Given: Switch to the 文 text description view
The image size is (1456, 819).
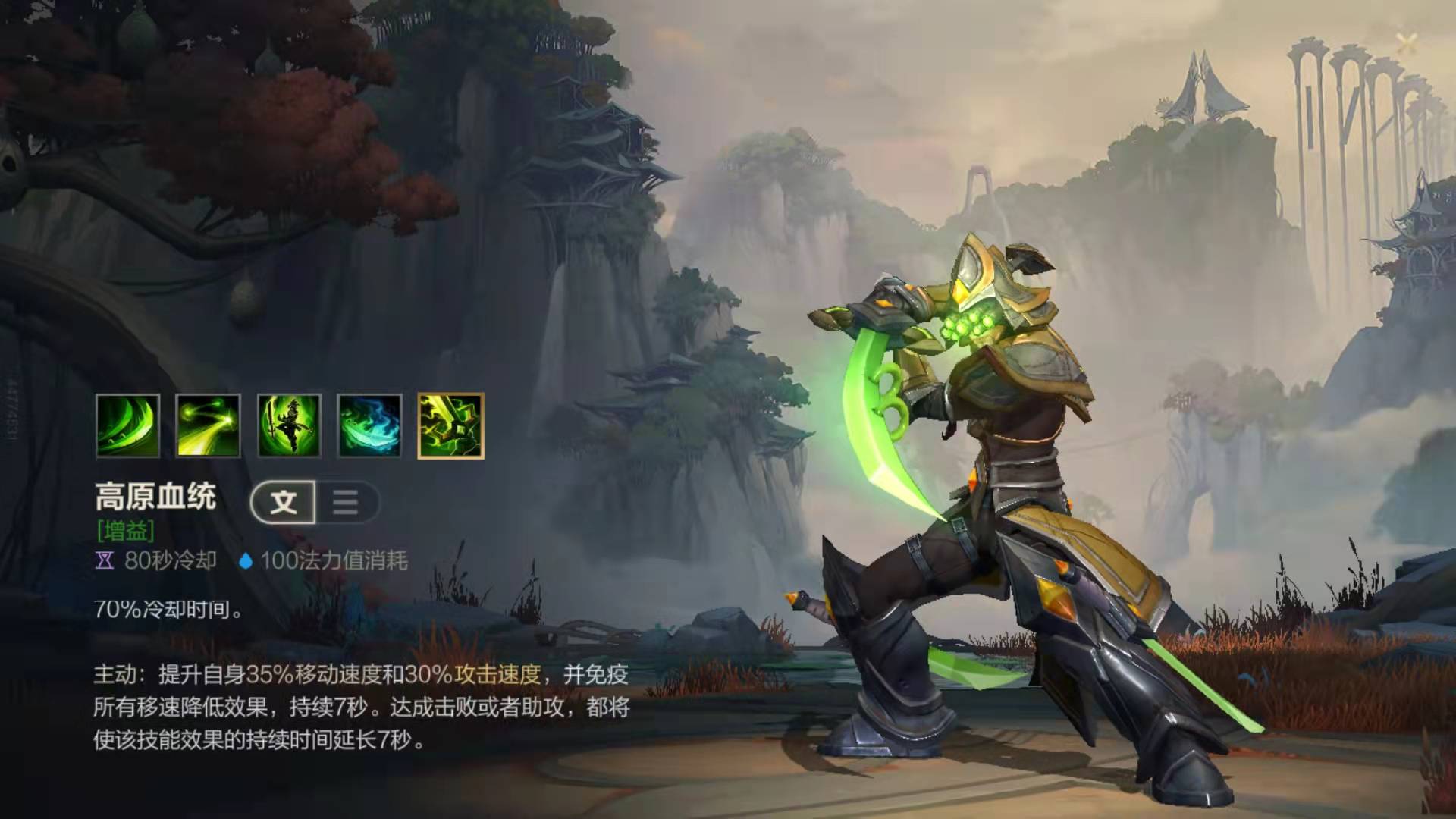Looking at the screenshot, I should [284, 502].
